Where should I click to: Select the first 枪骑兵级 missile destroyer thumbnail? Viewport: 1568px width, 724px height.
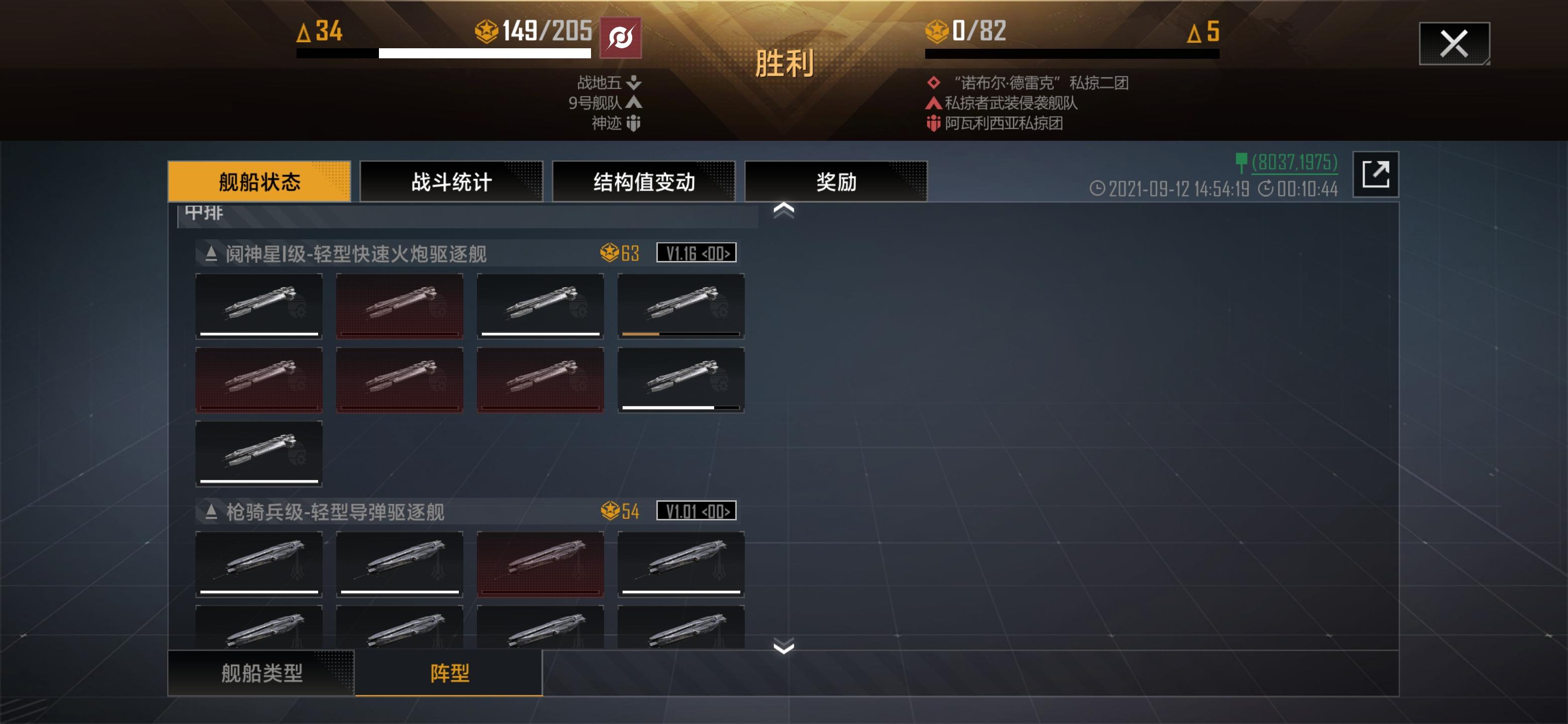click(x=258, y=565)
